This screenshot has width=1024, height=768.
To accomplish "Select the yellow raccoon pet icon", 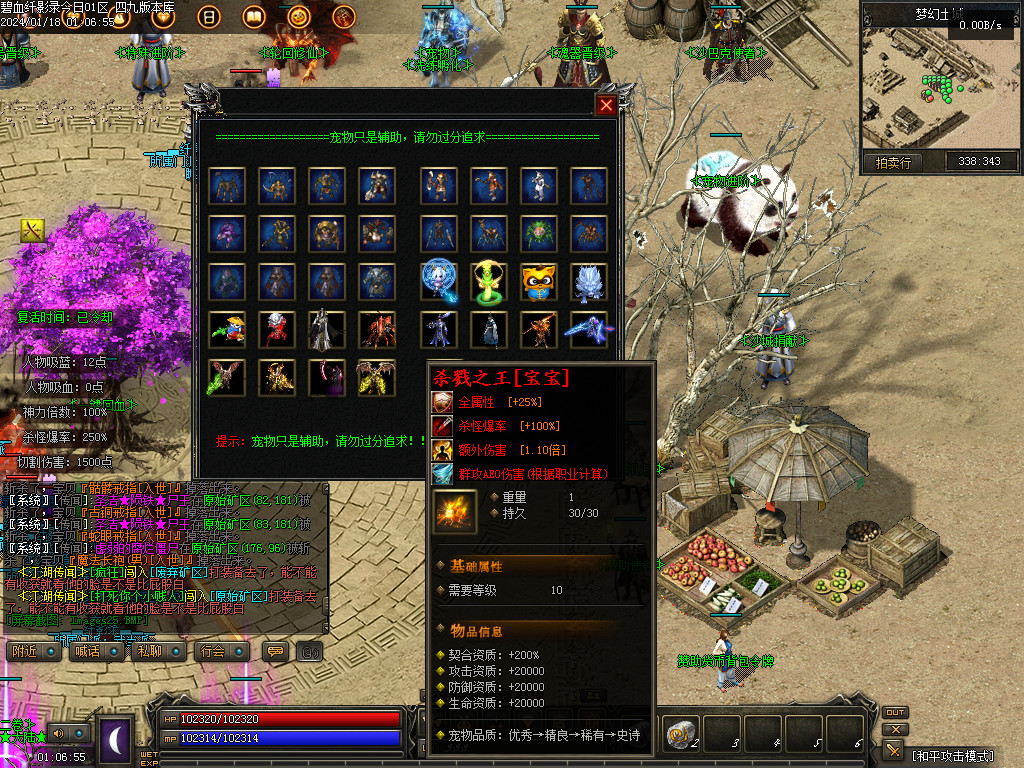I will pos(539,282).
